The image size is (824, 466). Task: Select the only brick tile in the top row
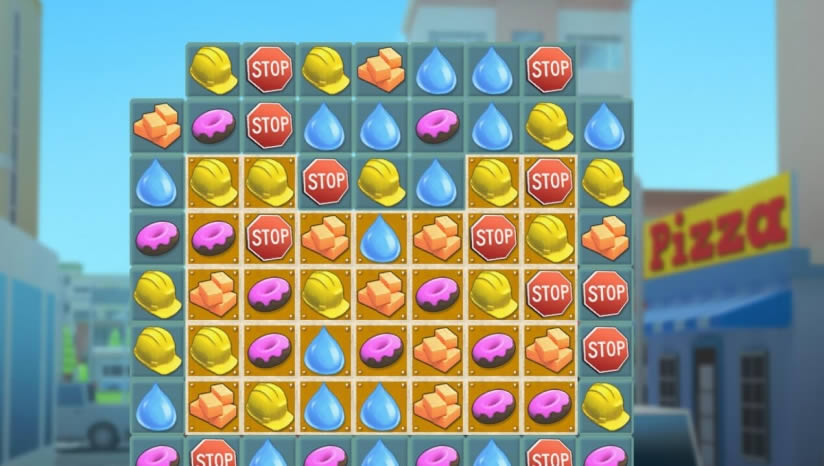click(x=380, y=70)
